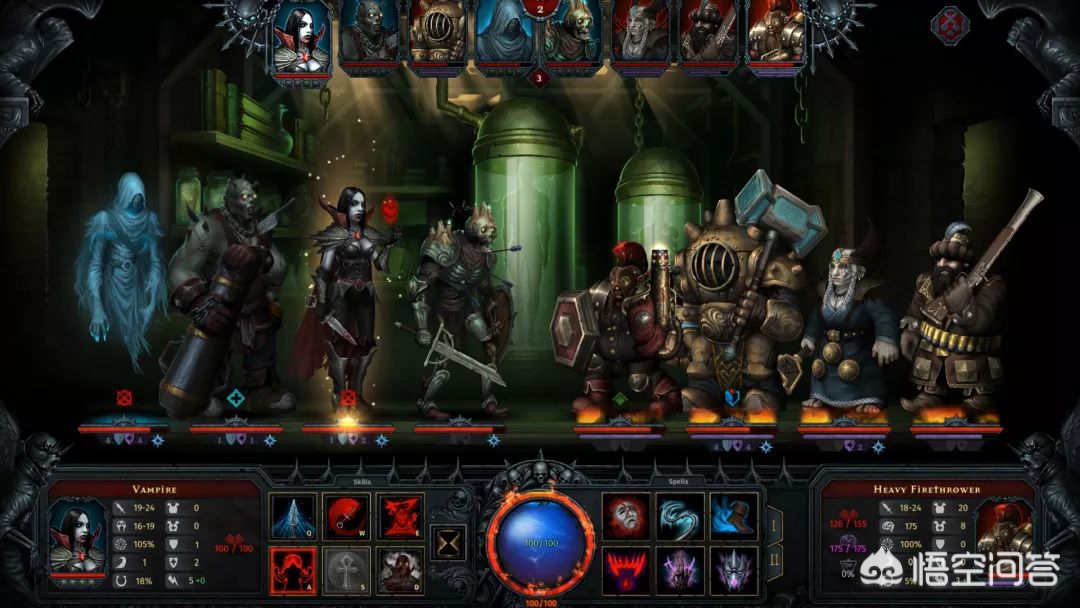Screen dimensions: 1080x608
Task: Cast the blue wind swirl spell
Action: [680, 516]
